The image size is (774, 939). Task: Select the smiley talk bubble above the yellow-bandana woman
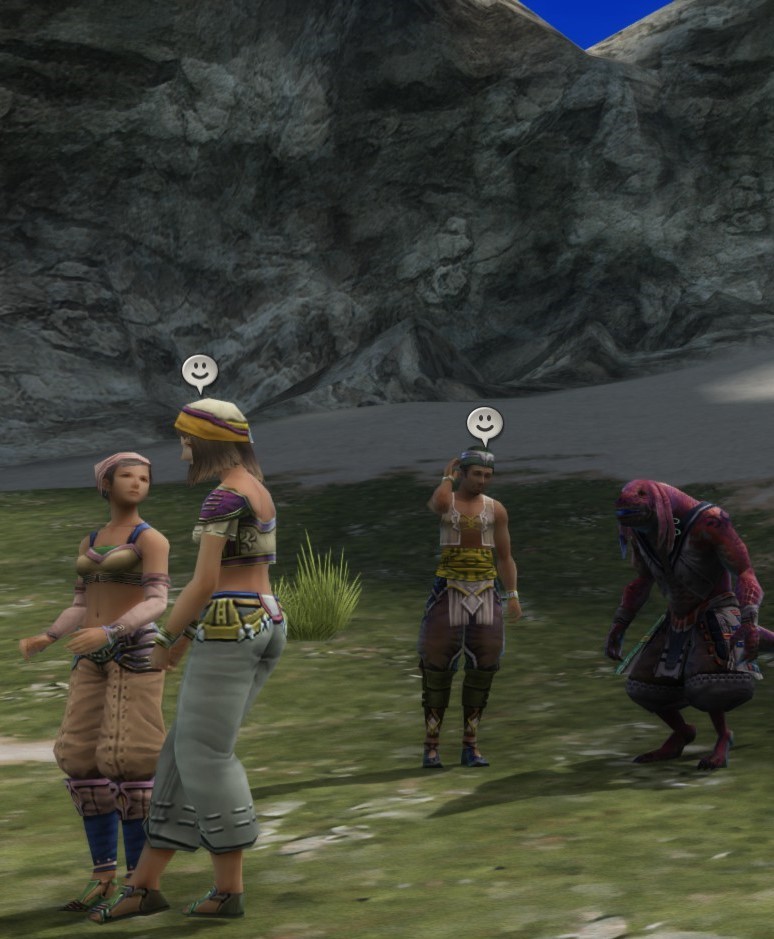[x=200, y=372]
